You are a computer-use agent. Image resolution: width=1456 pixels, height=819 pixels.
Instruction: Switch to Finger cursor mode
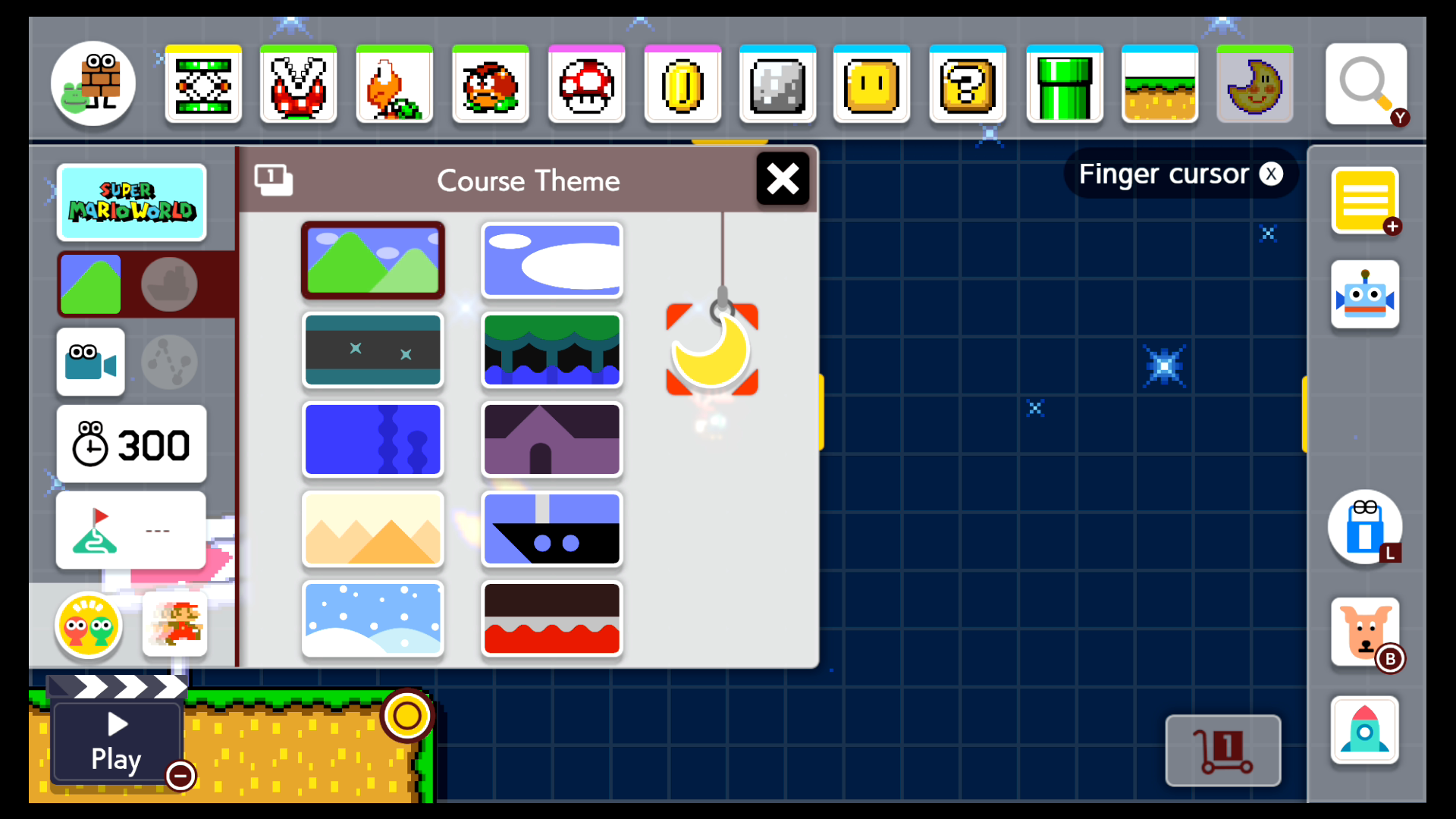point(1180,174)
